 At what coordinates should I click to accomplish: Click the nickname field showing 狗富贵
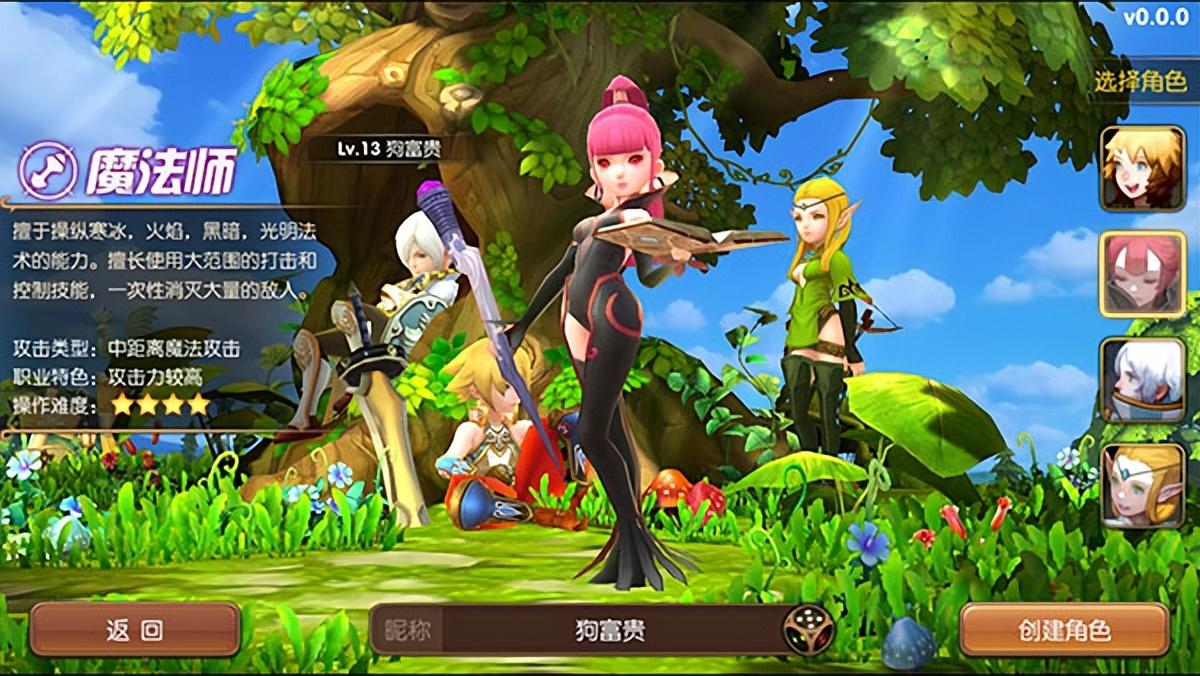point(610,630)
